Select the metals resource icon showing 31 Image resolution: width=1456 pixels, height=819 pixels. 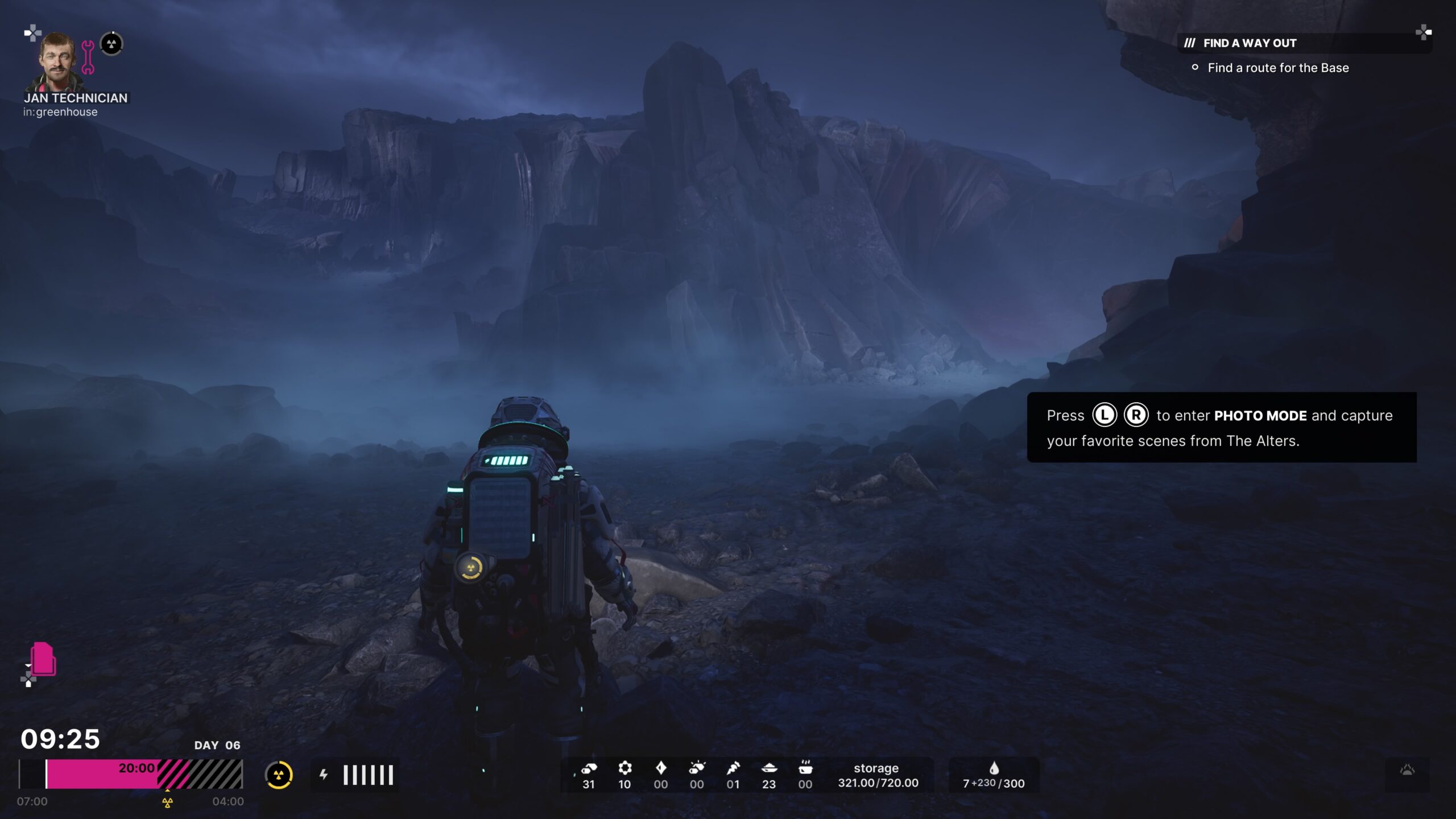click(589, 769)
